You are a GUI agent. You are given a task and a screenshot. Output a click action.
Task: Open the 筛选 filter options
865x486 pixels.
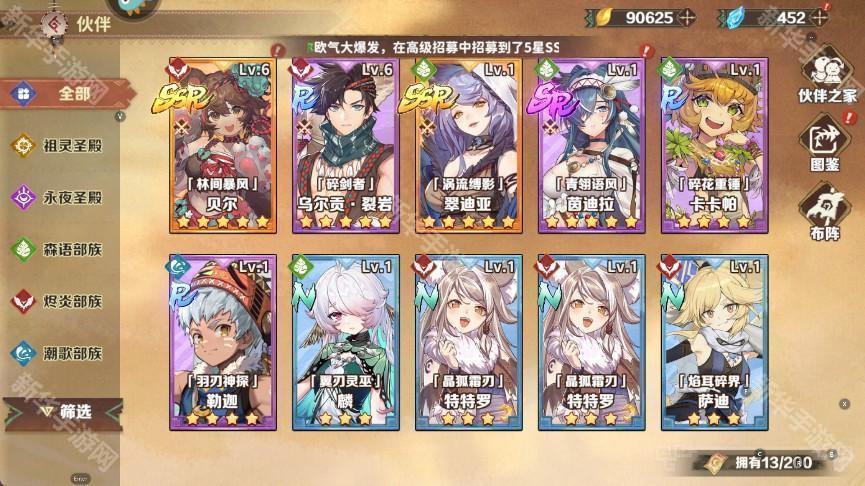click(64, 411)
